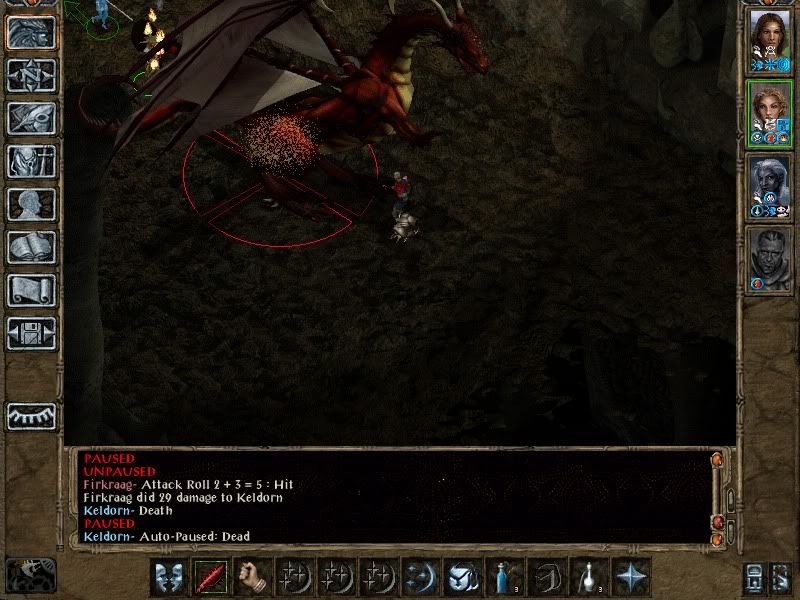This screenshot has width=800, height=600.
Task: Select the red sword weapon slot
Action: [211, 577]
